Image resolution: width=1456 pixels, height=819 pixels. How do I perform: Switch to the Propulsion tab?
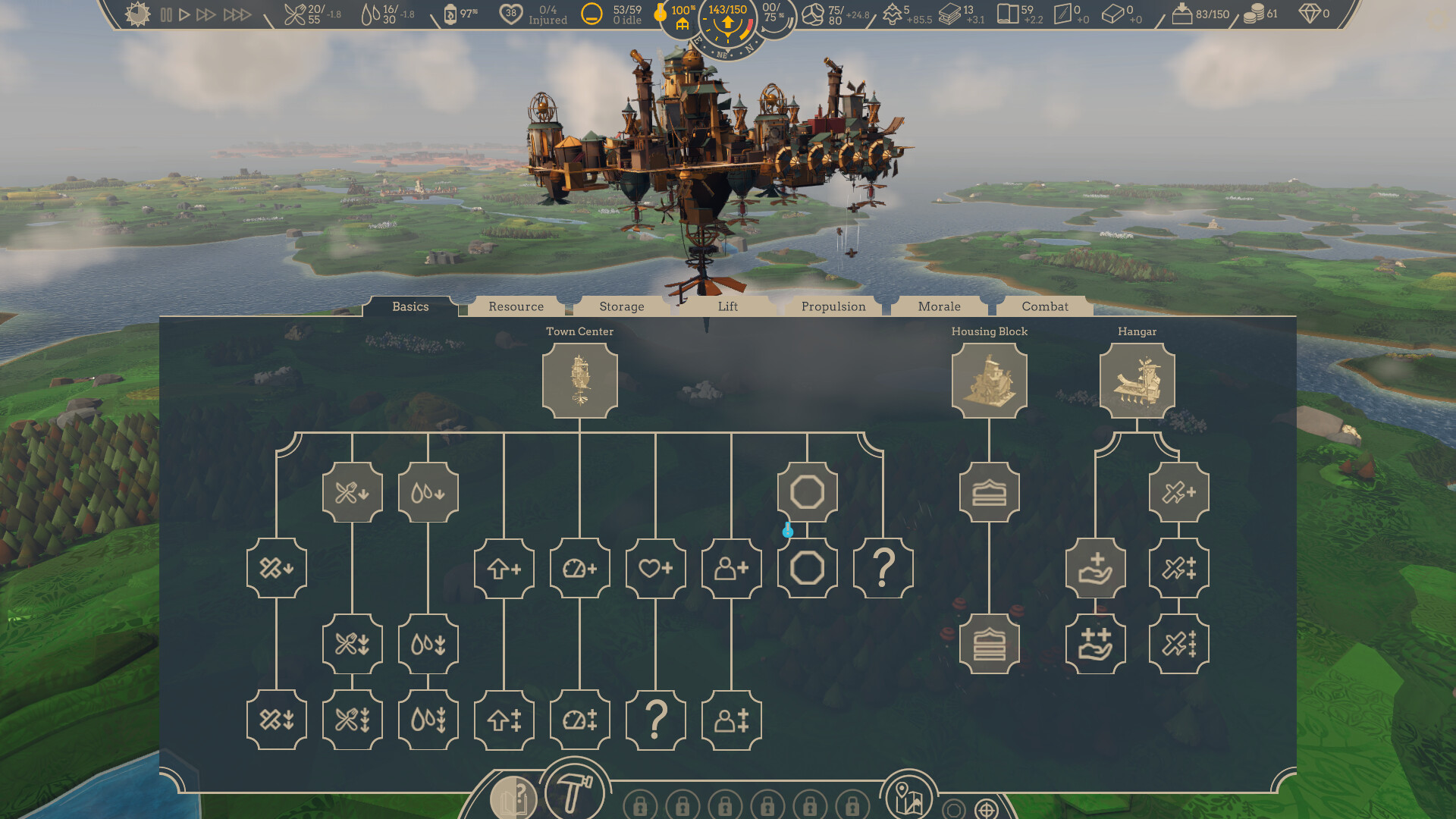[833, 306]
